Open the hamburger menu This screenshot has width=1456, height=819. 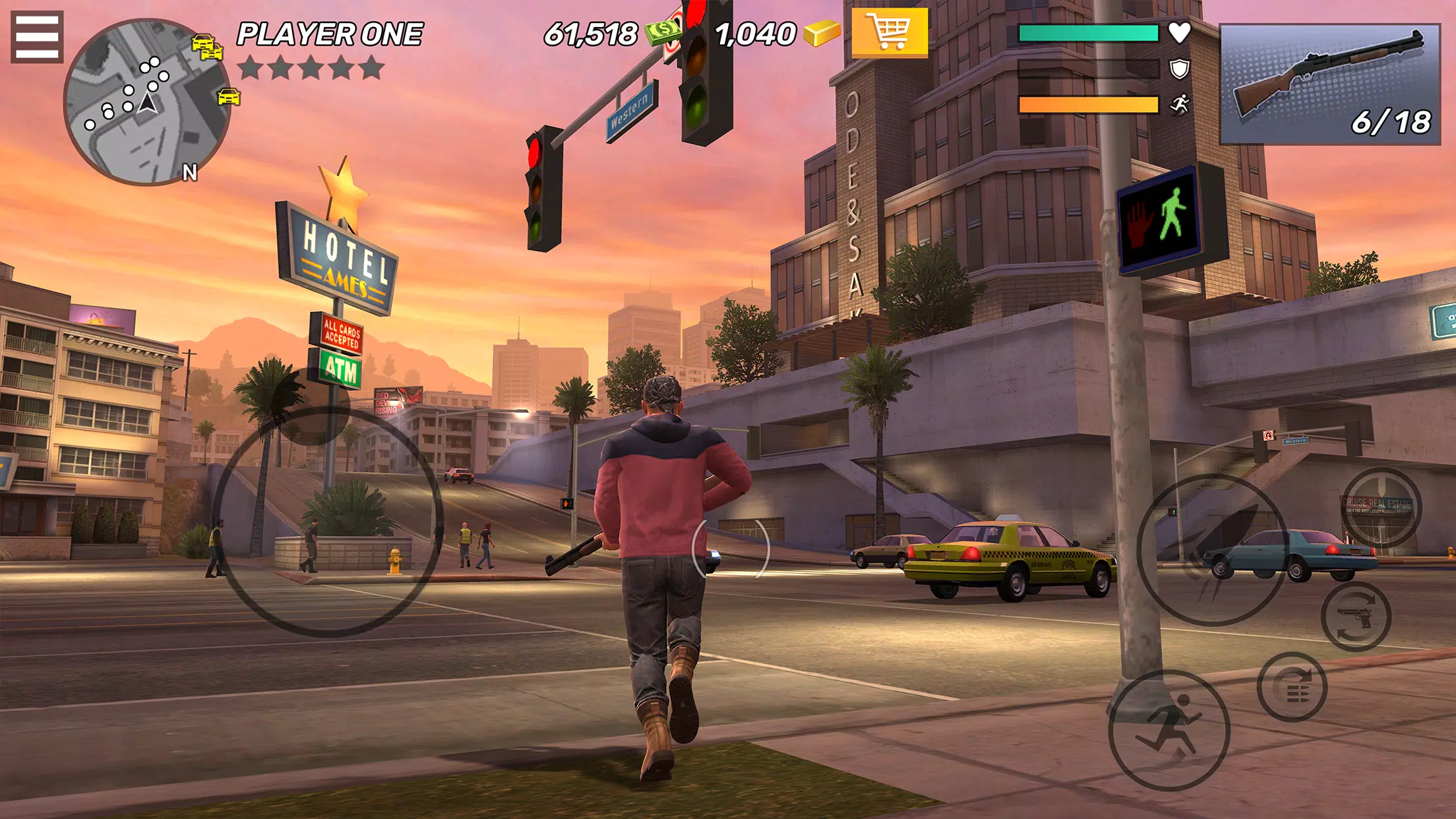click(37, 37)
